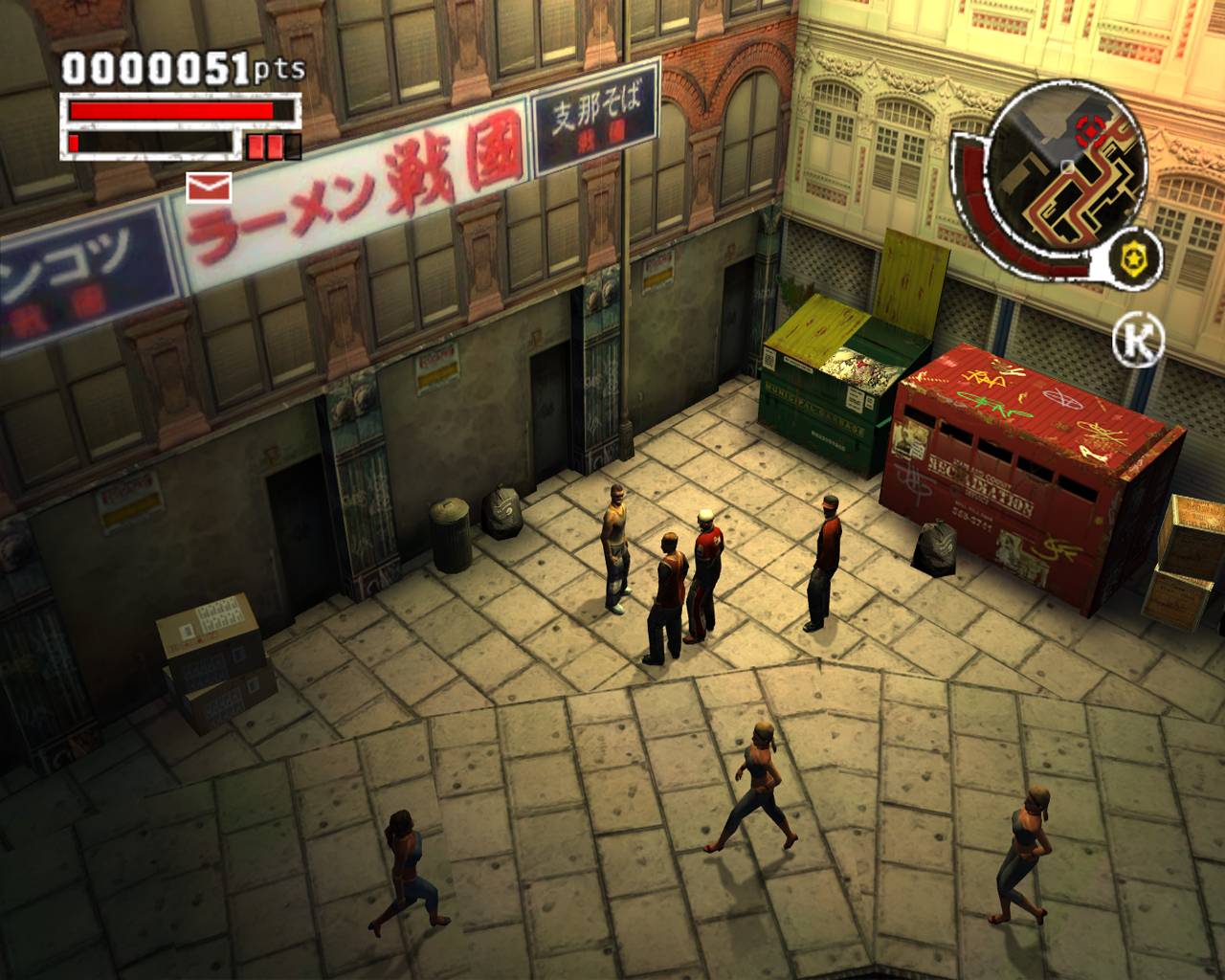Click the red health bar at top left

[x=170, y=109]
